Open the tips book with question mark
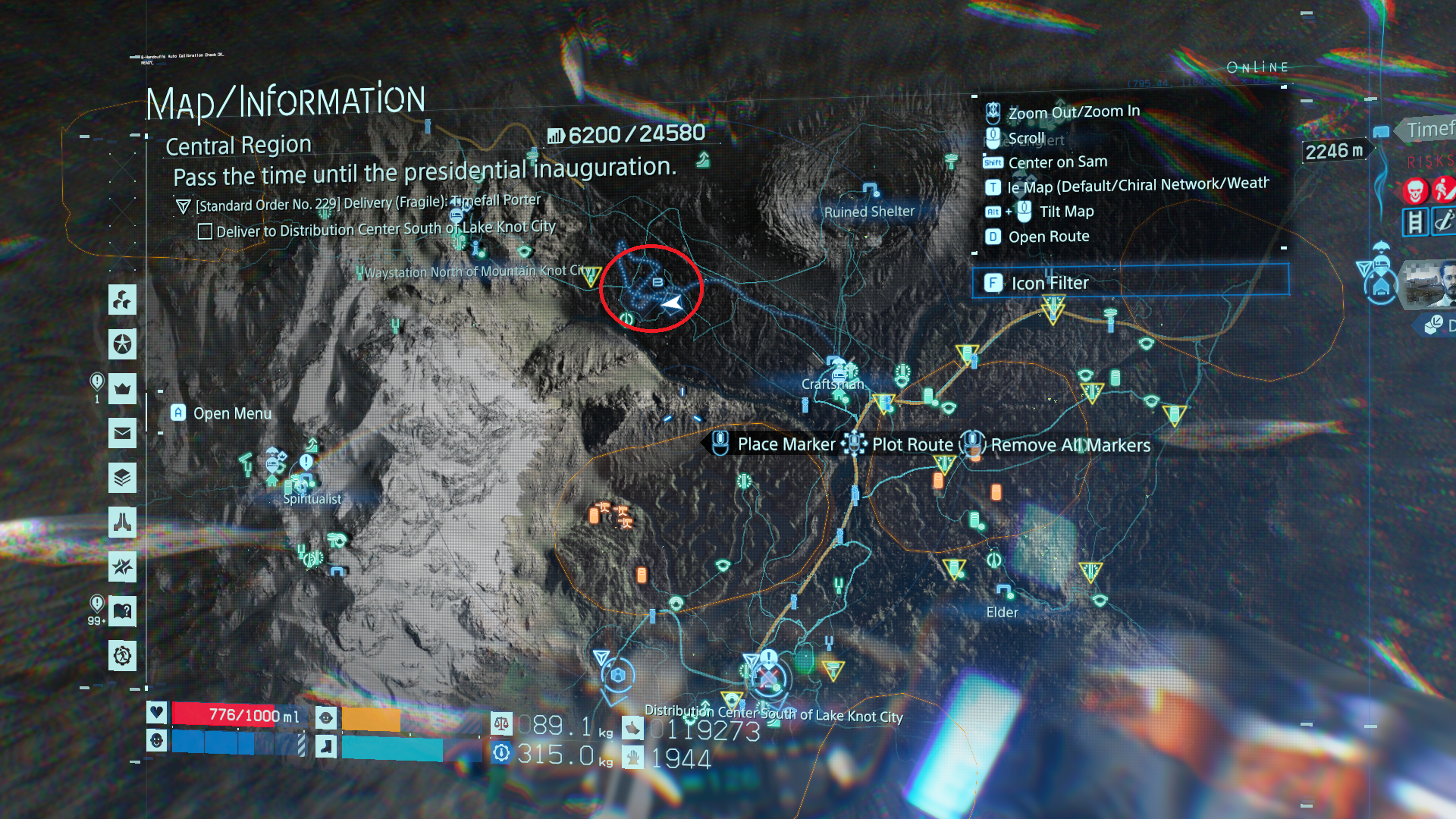 point(122,611)
